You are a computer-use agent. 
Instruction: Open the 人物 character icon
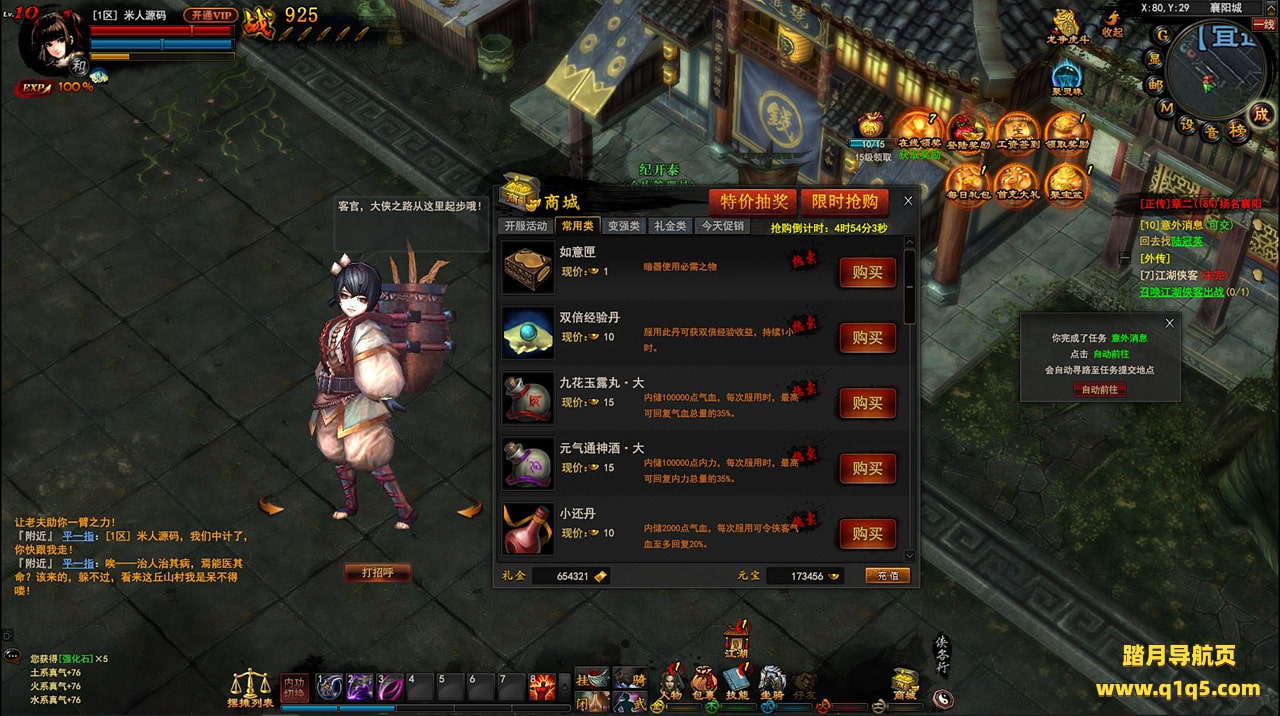coord(670,683)
